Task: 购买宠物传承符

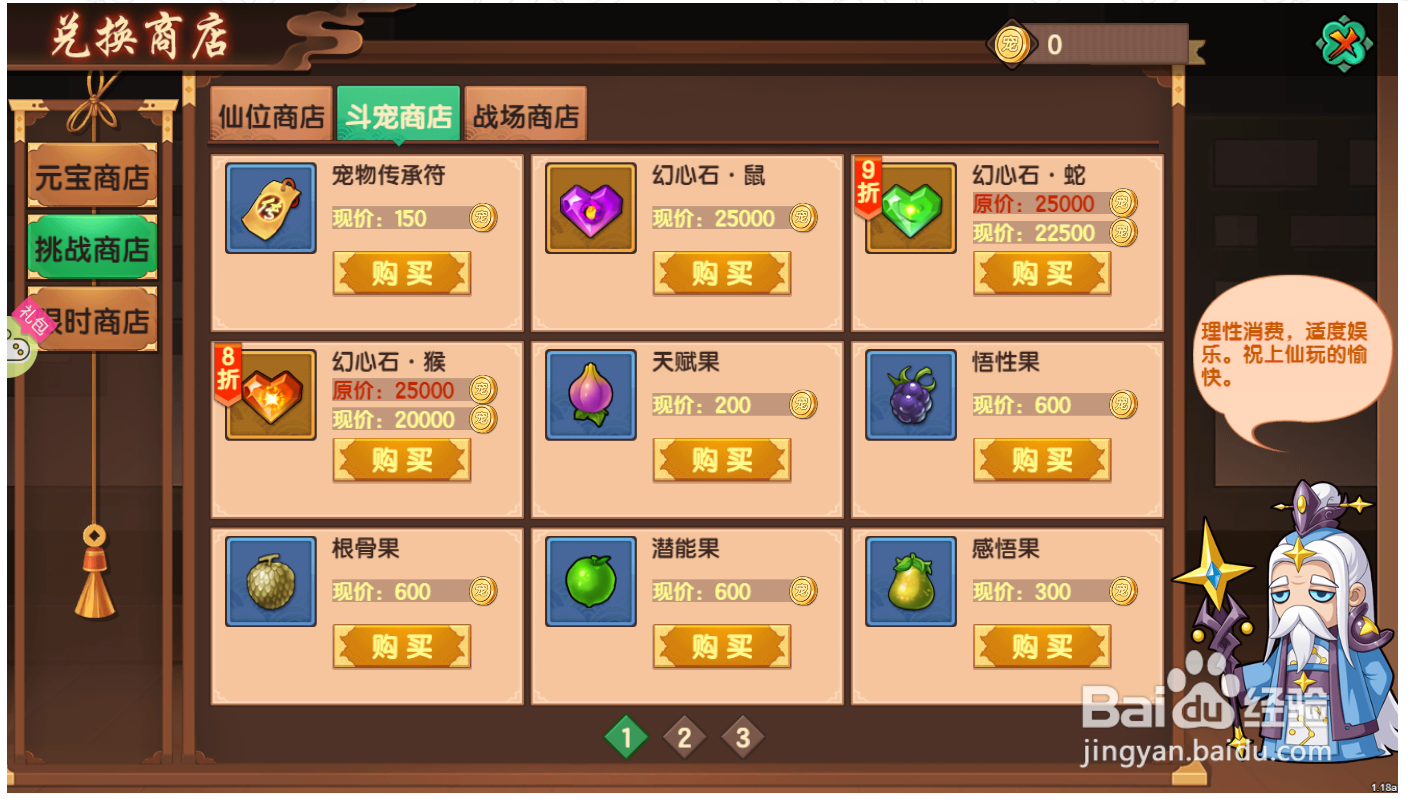Action: coord(401,272)
